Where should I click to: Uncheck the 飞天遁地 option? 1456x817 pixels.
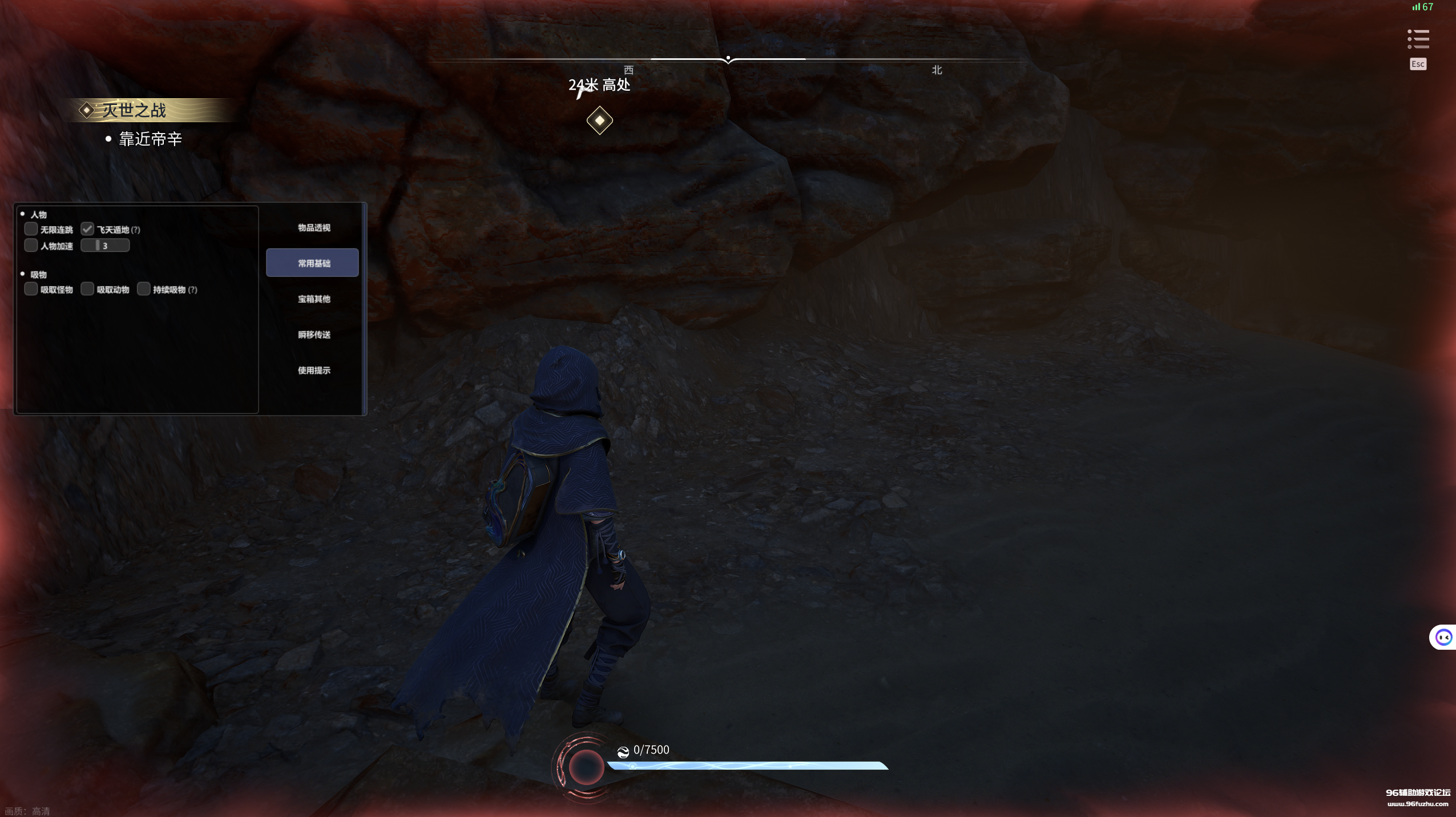(87, 230)
